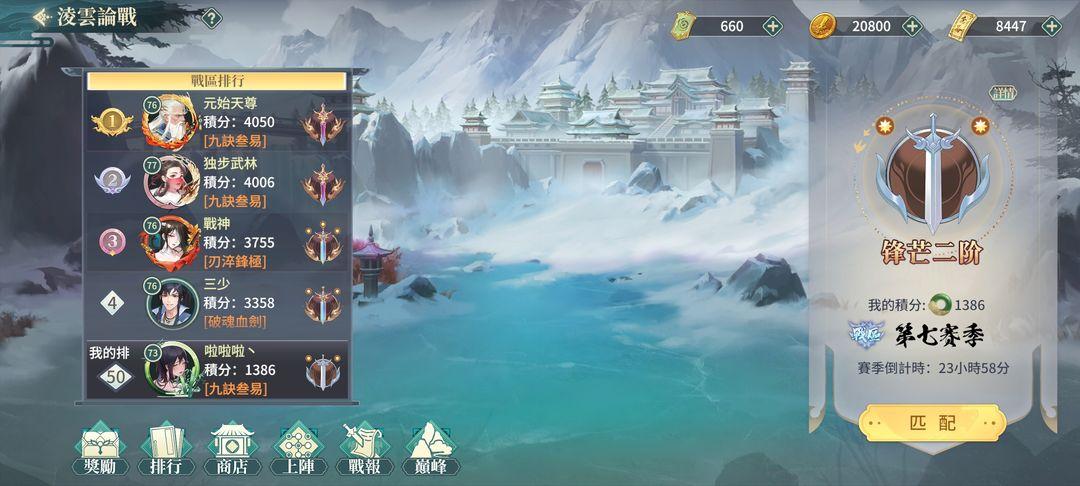View the 戰報 battle reports
The height and width of the screenshot is (486, 1080).
pyautogui.click(x=364, y=449)
